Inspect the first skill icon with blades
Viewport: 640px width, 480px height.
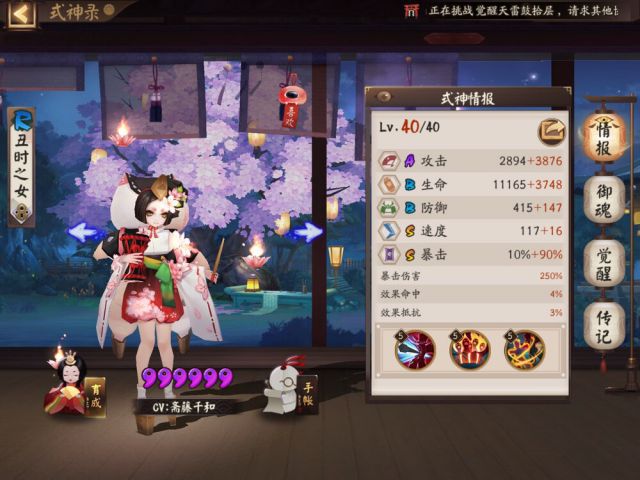tap(415, 350)
